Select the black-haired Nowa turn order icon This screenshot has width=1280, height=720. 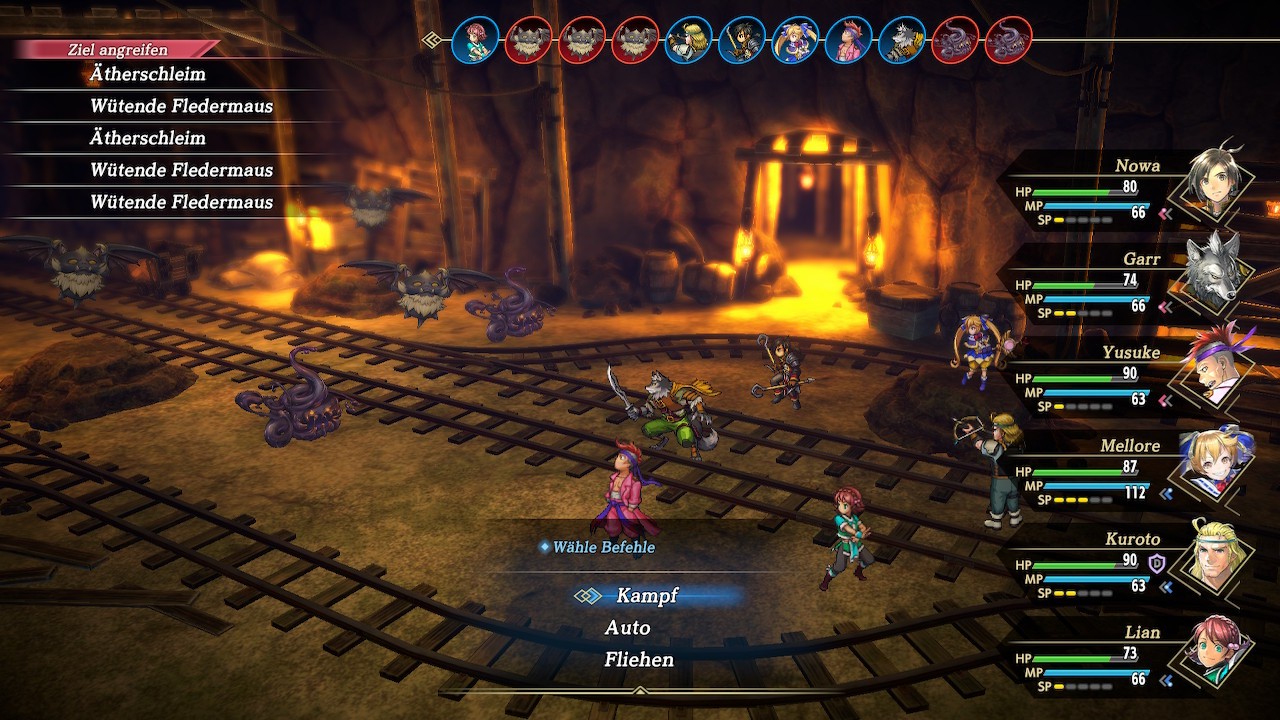coord(742,41)
